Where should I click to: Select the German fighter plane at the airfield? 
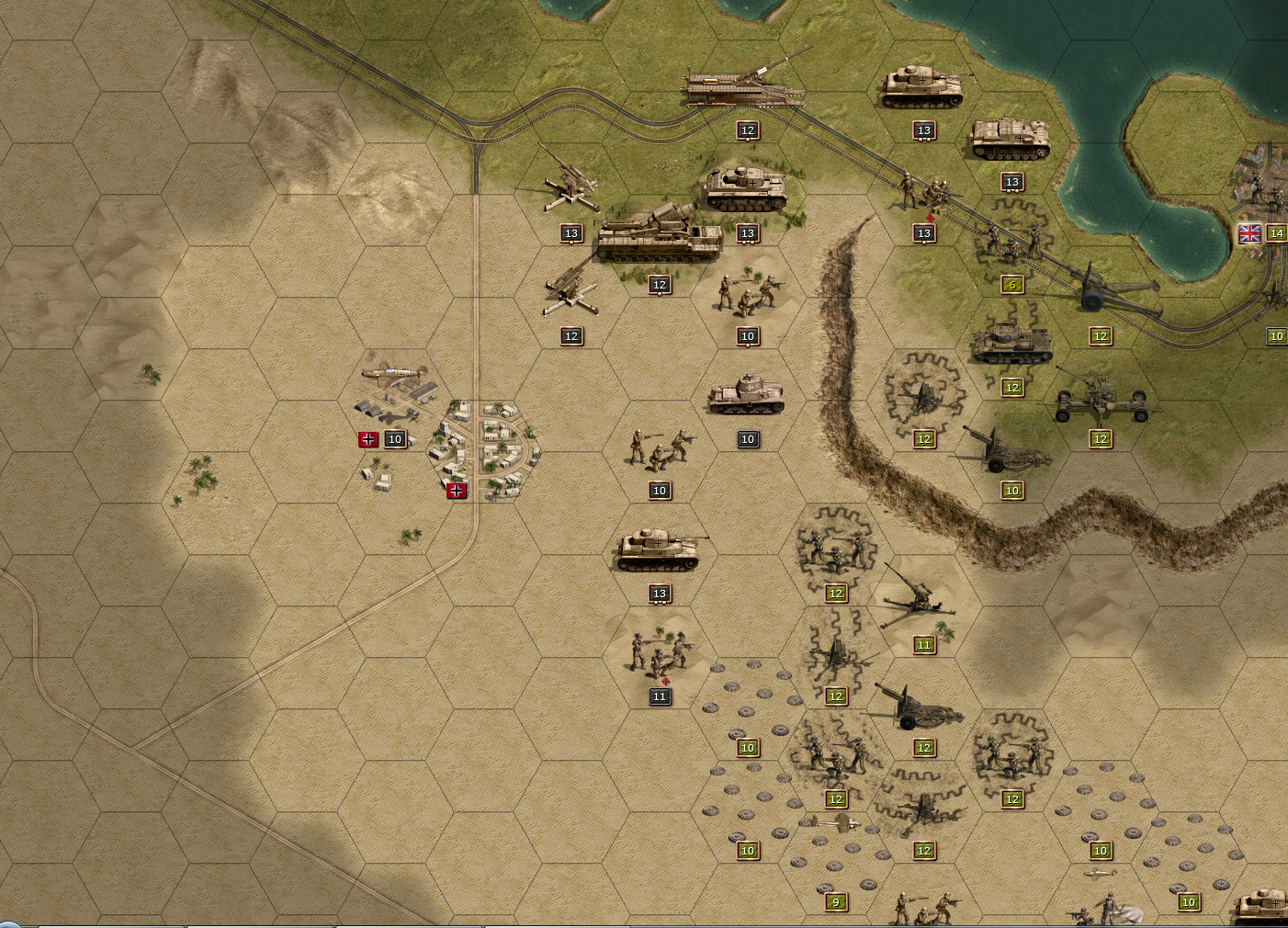click(395, 374)
